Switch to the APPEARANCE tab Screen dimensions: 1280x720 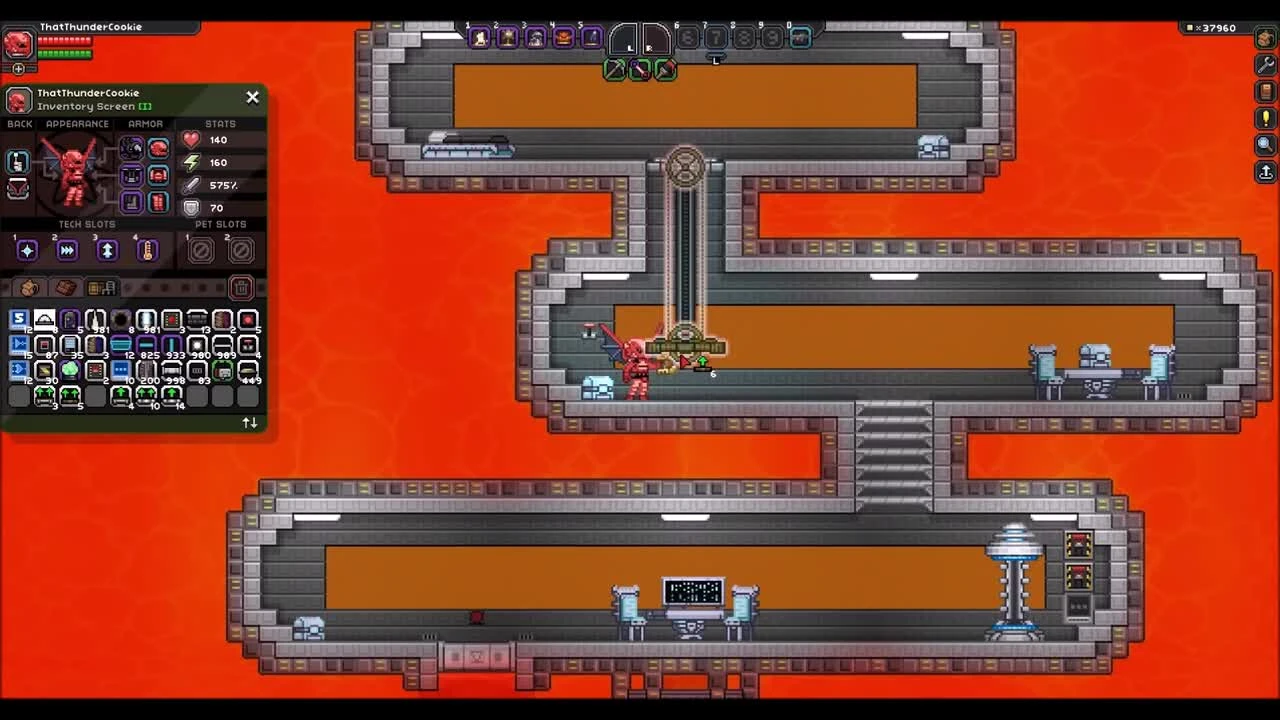click(77, 123)
